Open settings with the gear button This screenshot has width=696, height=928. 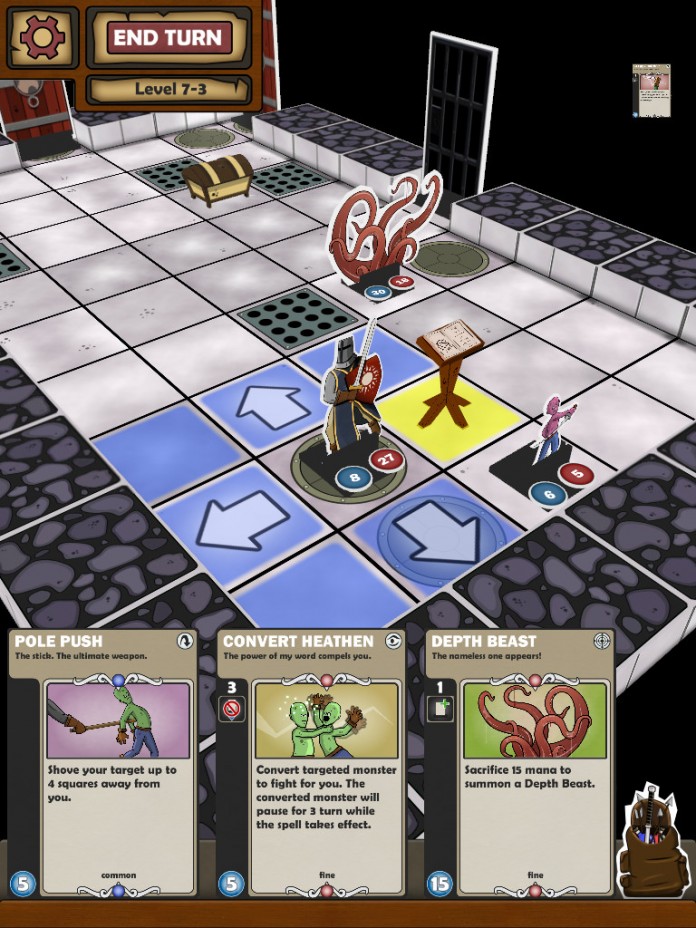41,37
